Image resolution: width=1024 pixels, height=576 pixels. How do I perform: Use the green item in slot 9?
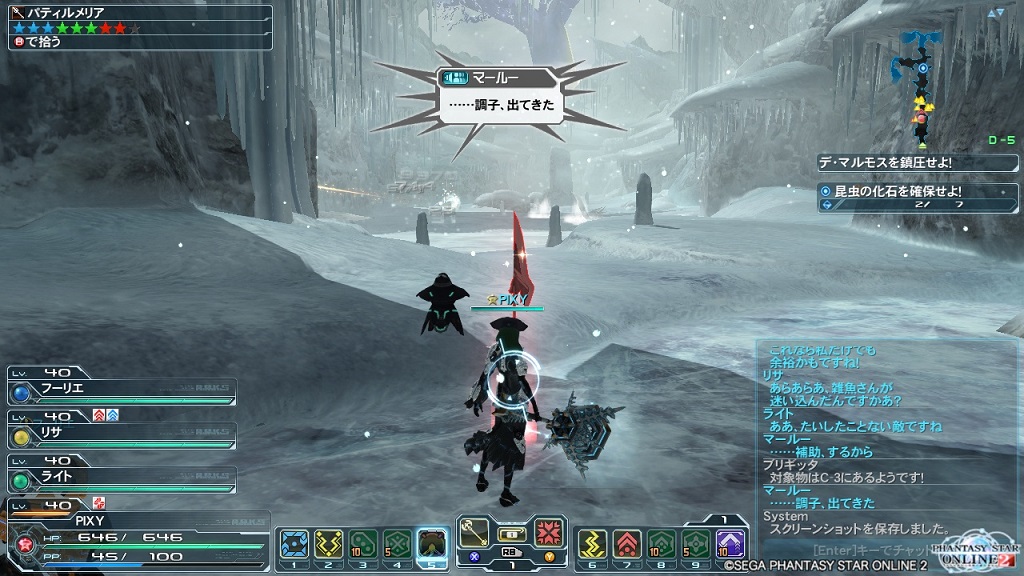tap(696, 544)
